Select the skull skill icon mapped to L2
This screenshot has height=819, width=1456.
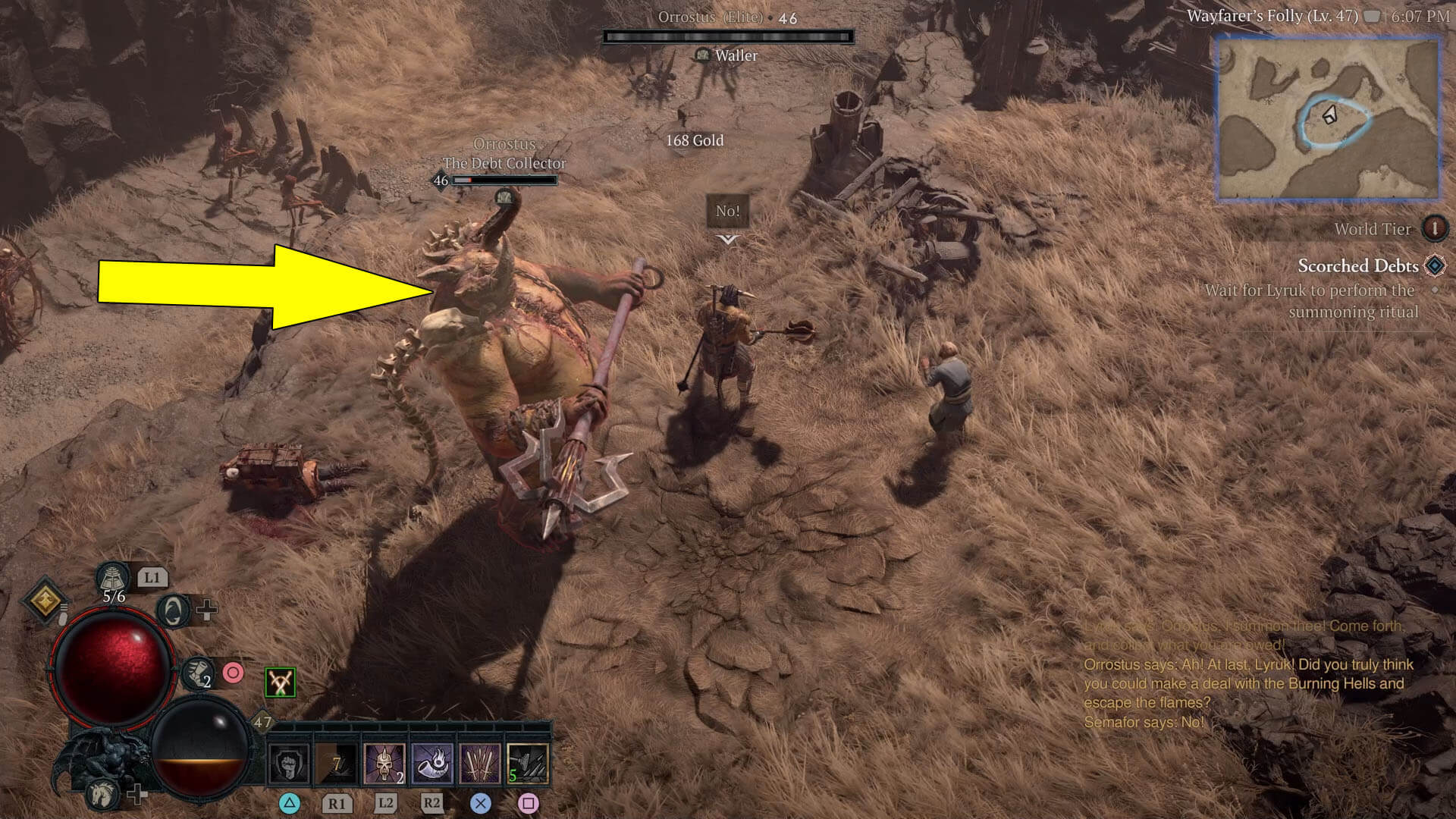point(384,762)
